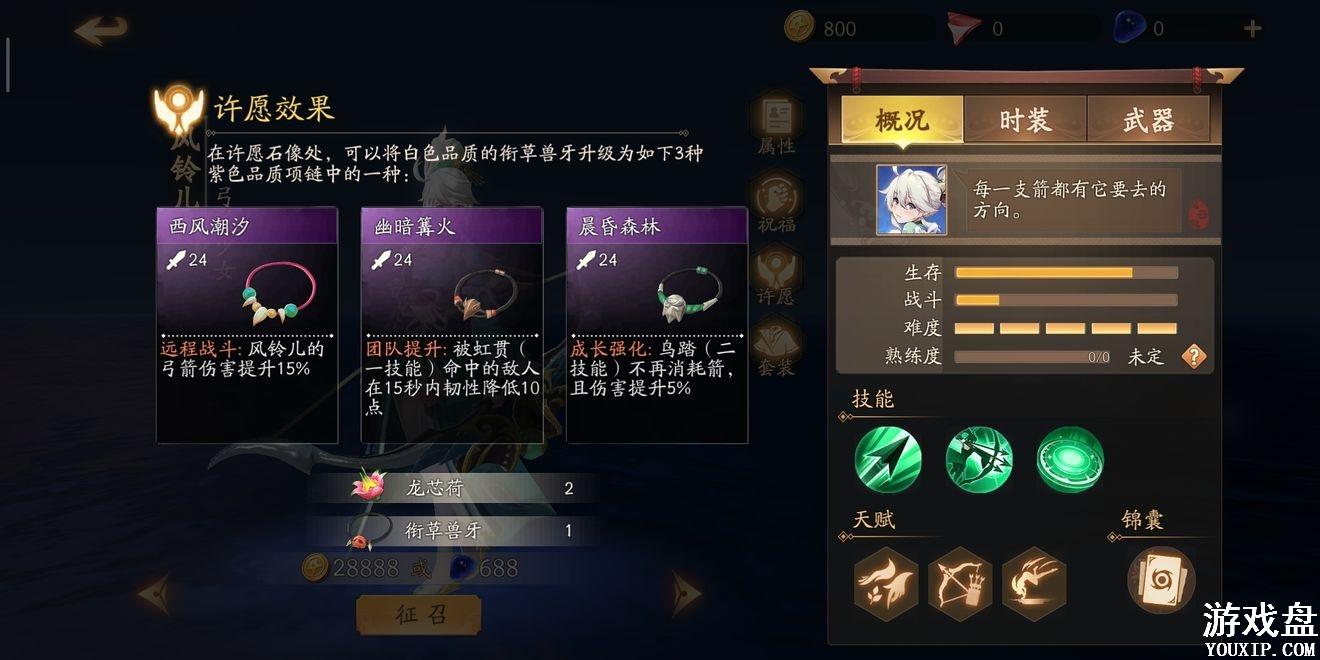The height and width of the screenshot is (660, 1320).
Task: Click the 征召 recruit button
Action: click(x=418, y=614)
